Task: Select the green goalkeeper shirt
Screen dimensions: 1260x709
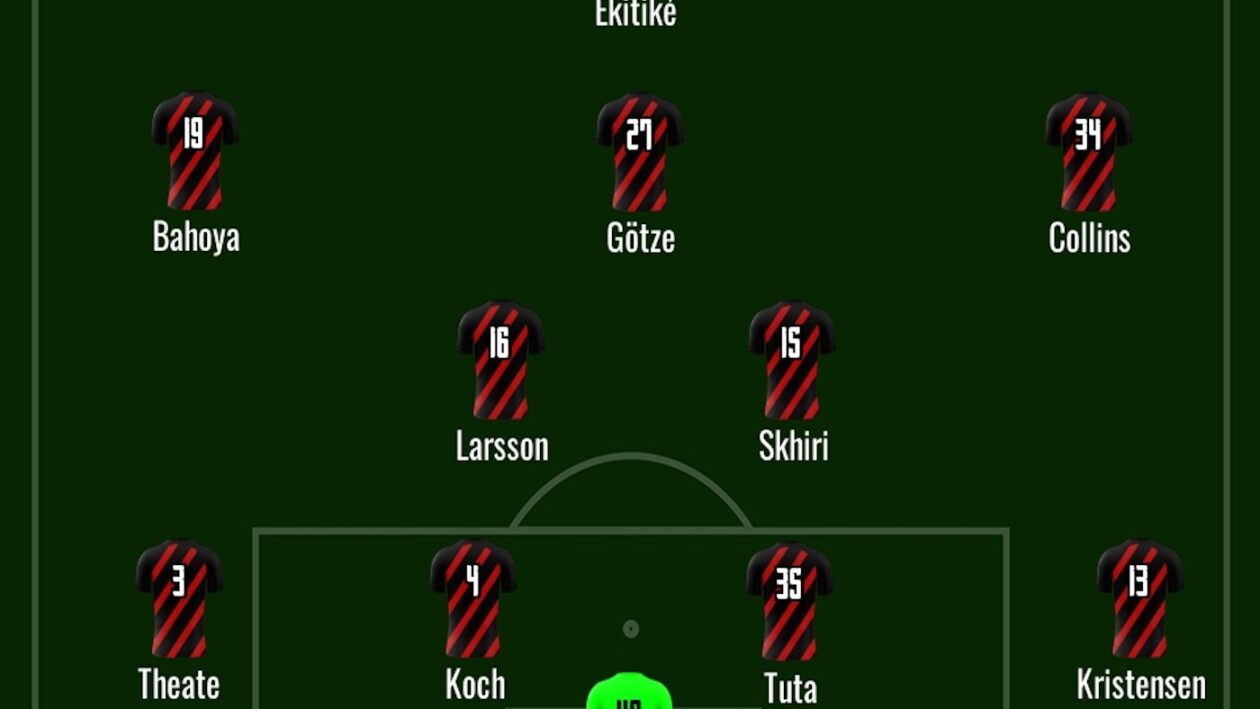Action: point(629,693)
